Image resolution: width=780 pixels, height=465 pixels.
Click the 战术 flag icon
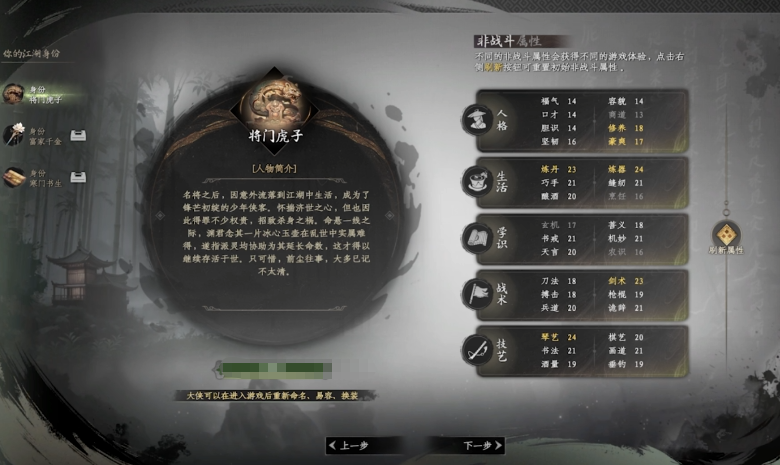pos(475,294)
